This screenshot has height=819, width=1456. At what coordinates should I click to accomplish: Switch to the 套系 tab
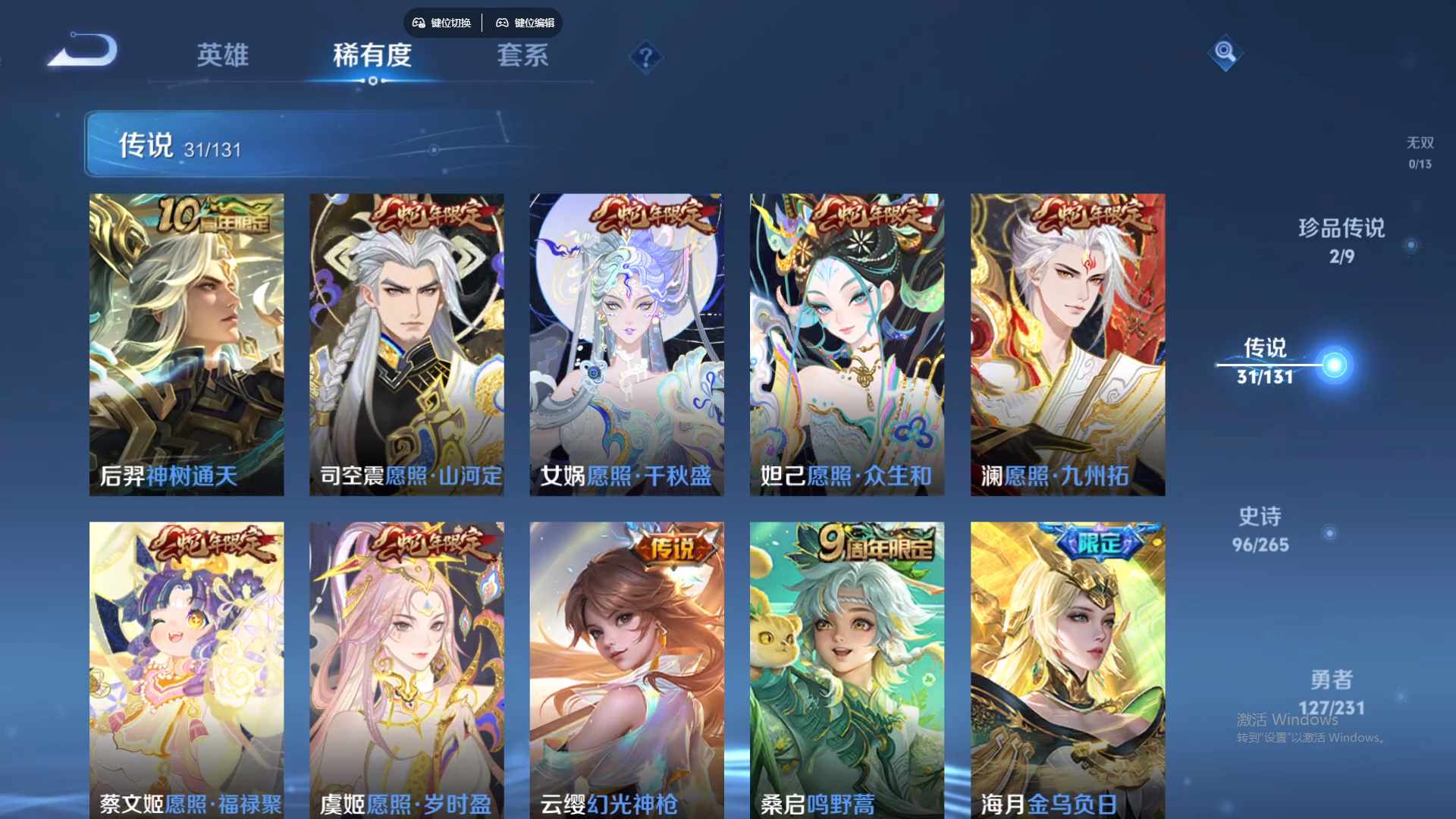[x=523, y=56]
